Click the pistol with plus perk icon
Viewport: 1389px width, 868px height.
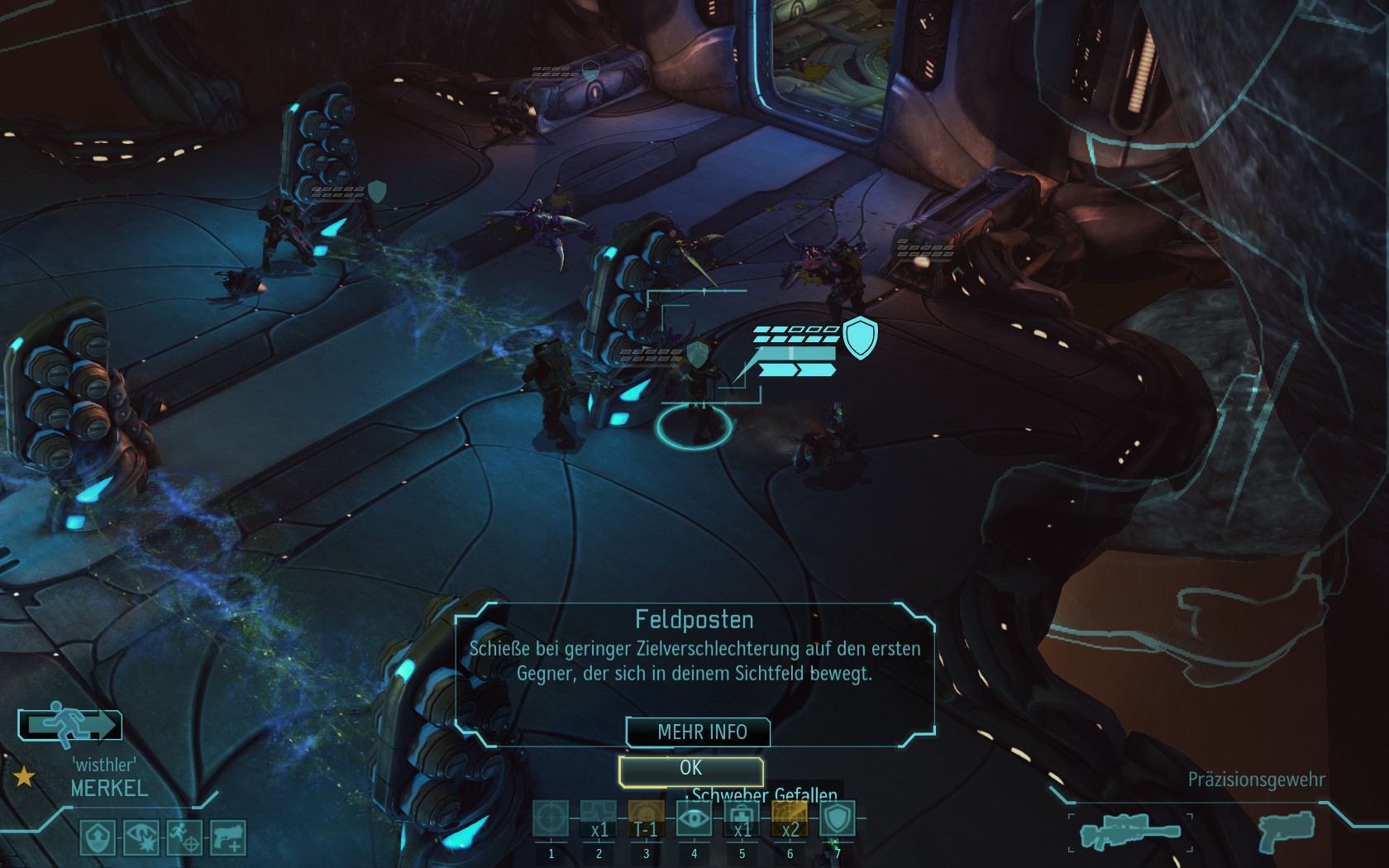(227, 837)
